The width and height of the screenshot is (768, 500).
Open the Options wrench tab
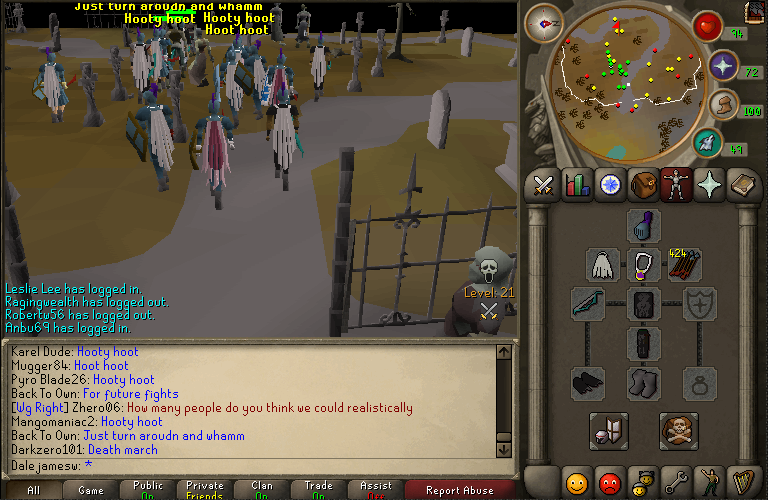[x=676, y=483]
